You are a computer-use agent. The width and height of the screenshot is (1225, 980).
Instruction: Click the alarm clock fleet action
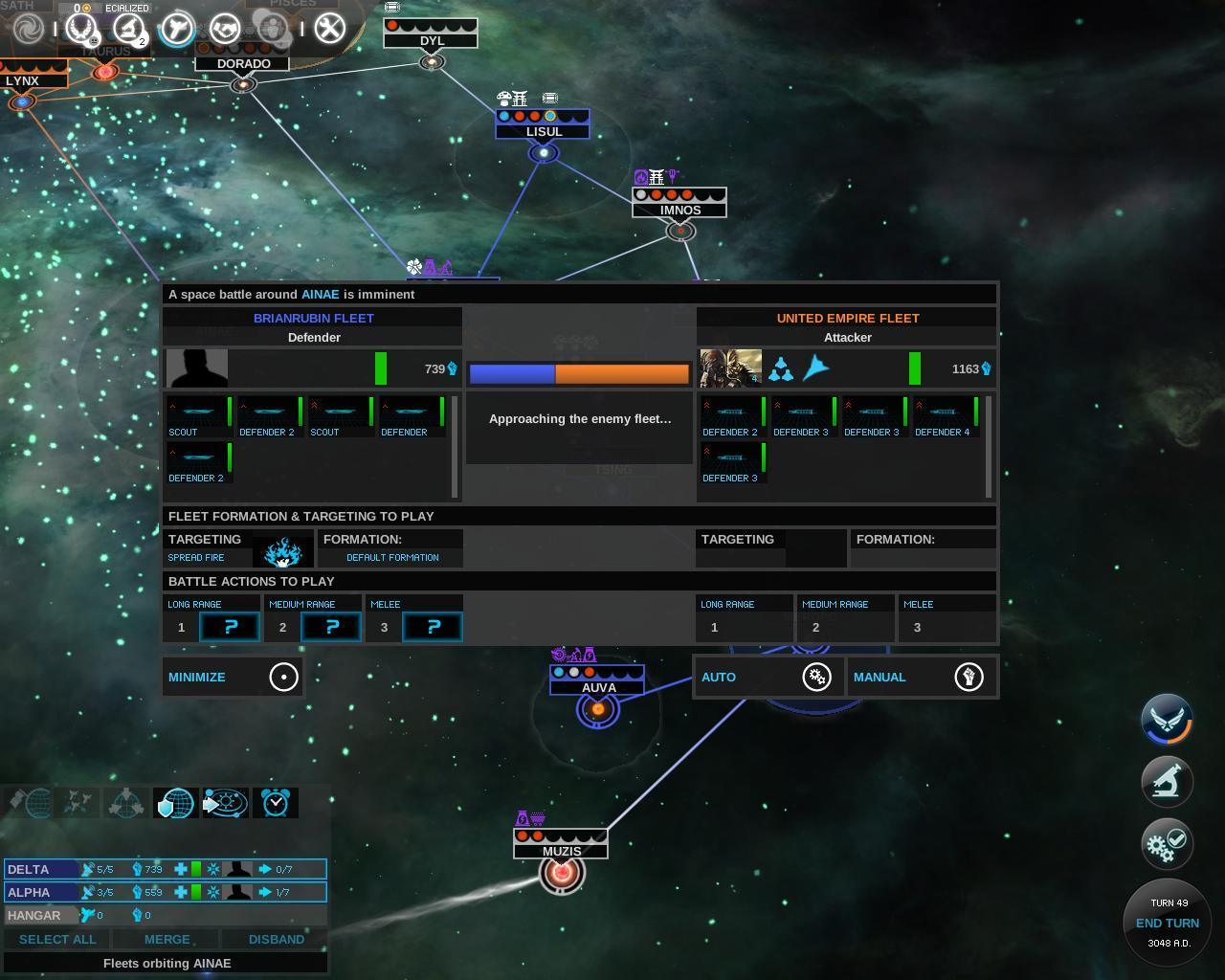(x=275, y=802)
